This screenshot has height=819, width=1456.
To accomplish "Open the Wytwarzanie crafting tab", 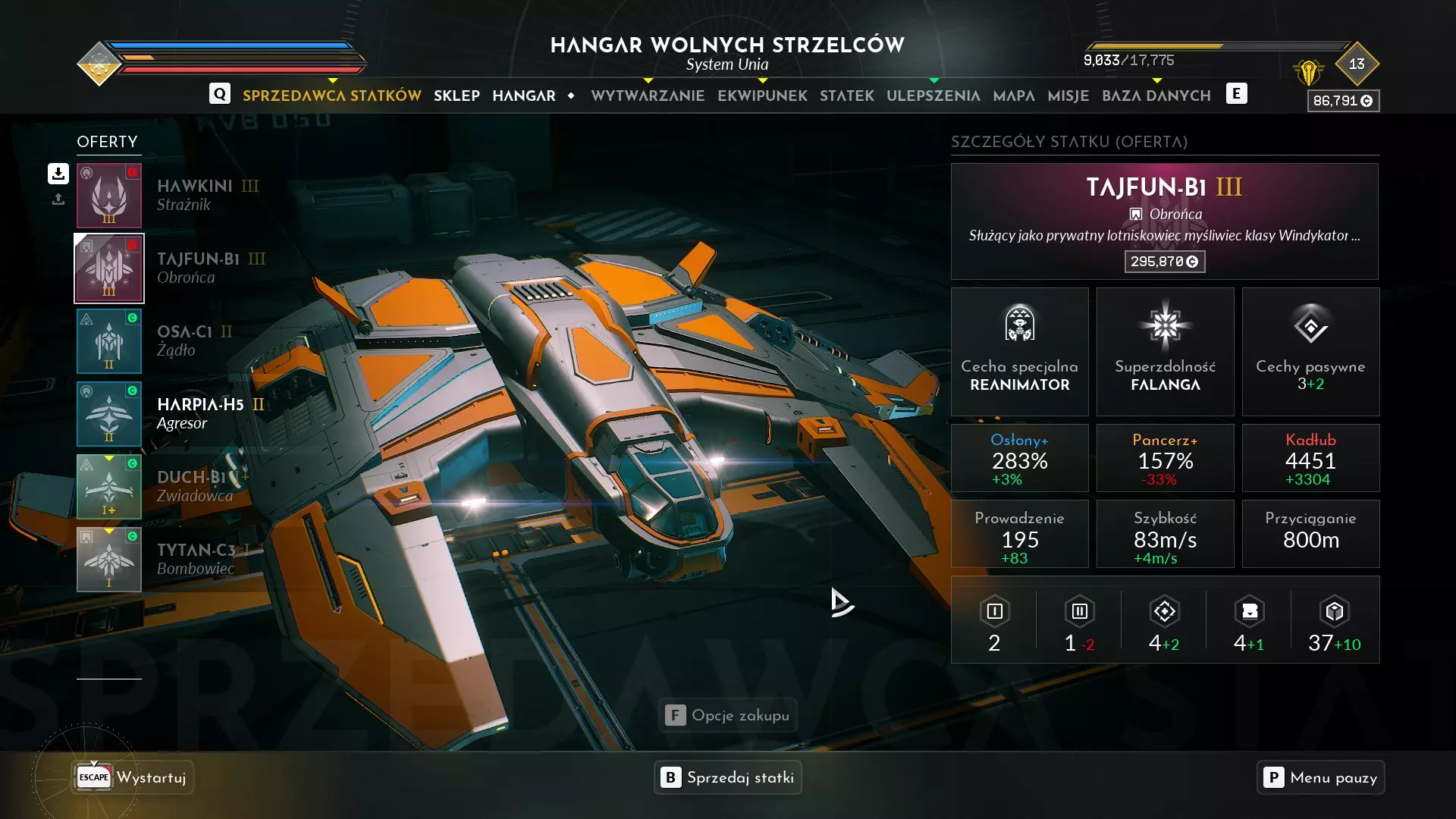I will pyautogui.click(x=648, y=96).
